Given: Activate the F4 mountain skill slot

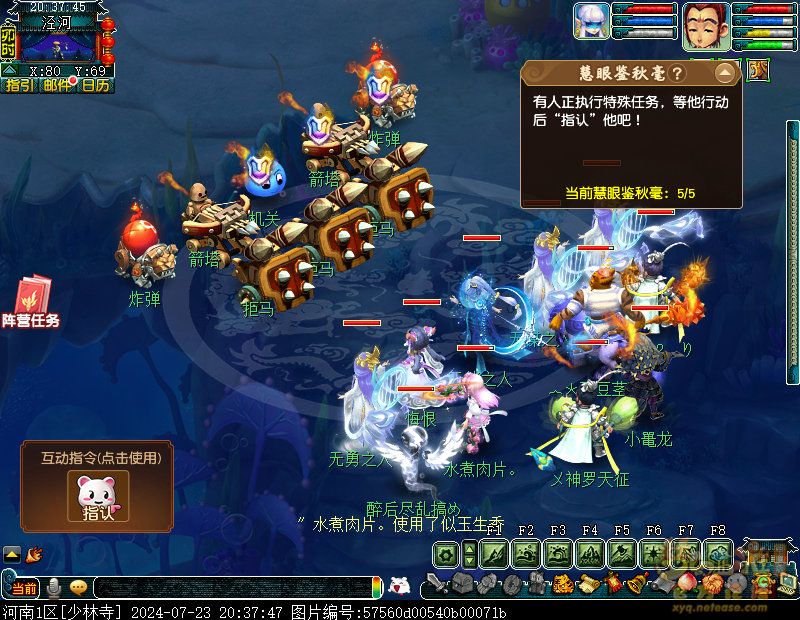Looking at the screenshot, I should point(590,553).
